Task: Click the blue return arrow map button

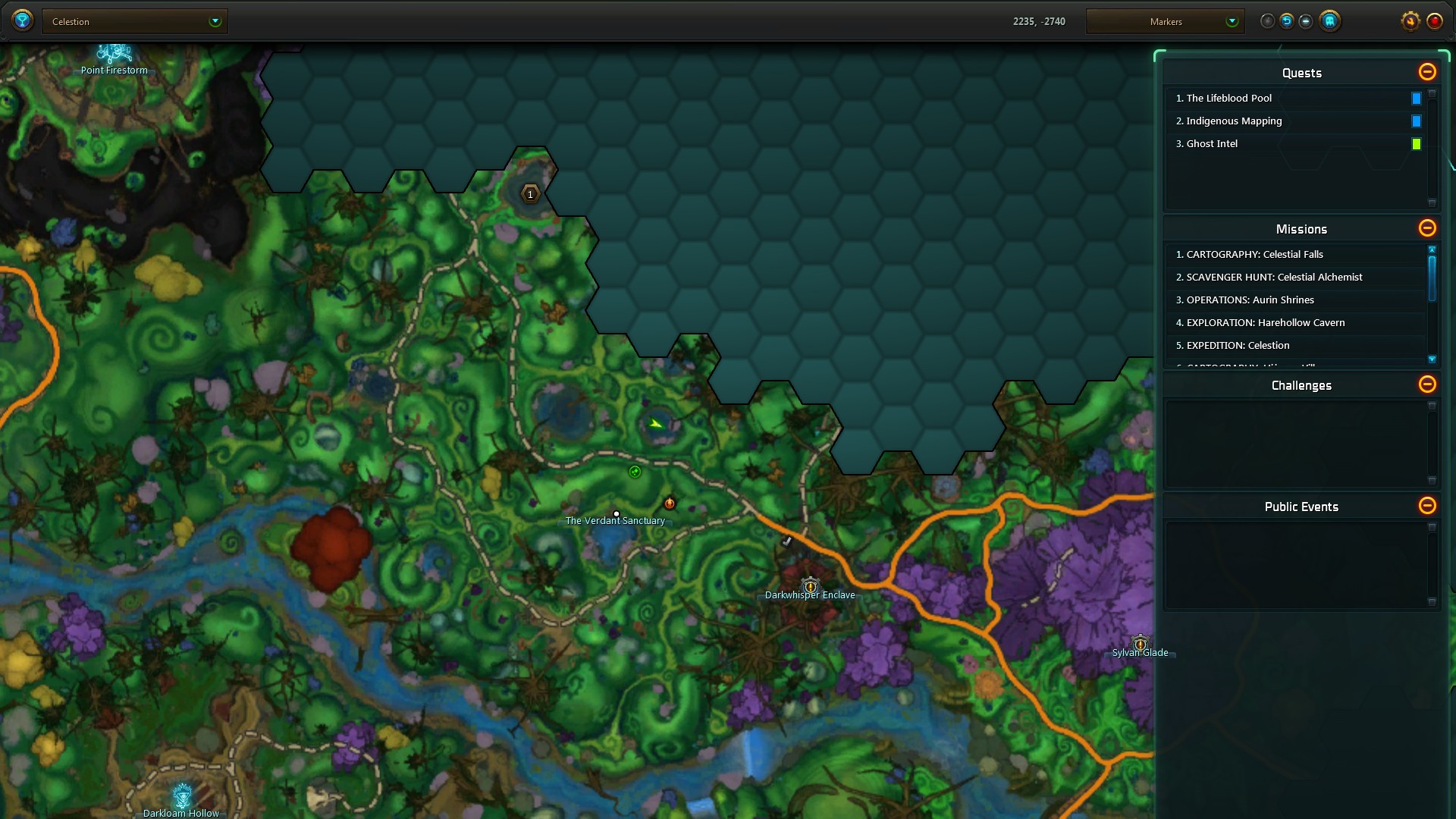Action: [1287, 21]
